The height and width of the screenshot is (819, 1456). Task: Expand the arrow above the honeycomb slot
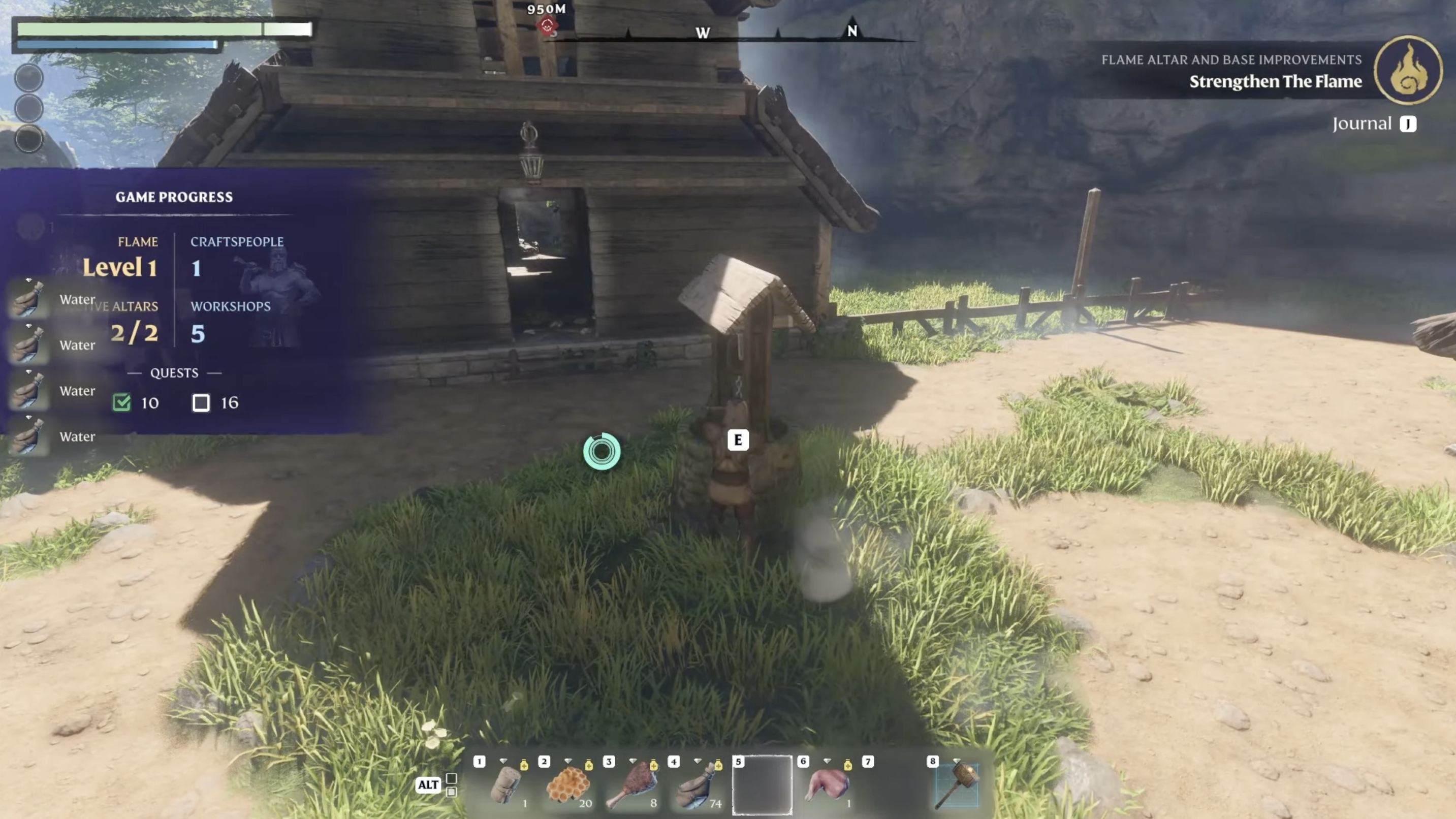click(x=568, y=761)
